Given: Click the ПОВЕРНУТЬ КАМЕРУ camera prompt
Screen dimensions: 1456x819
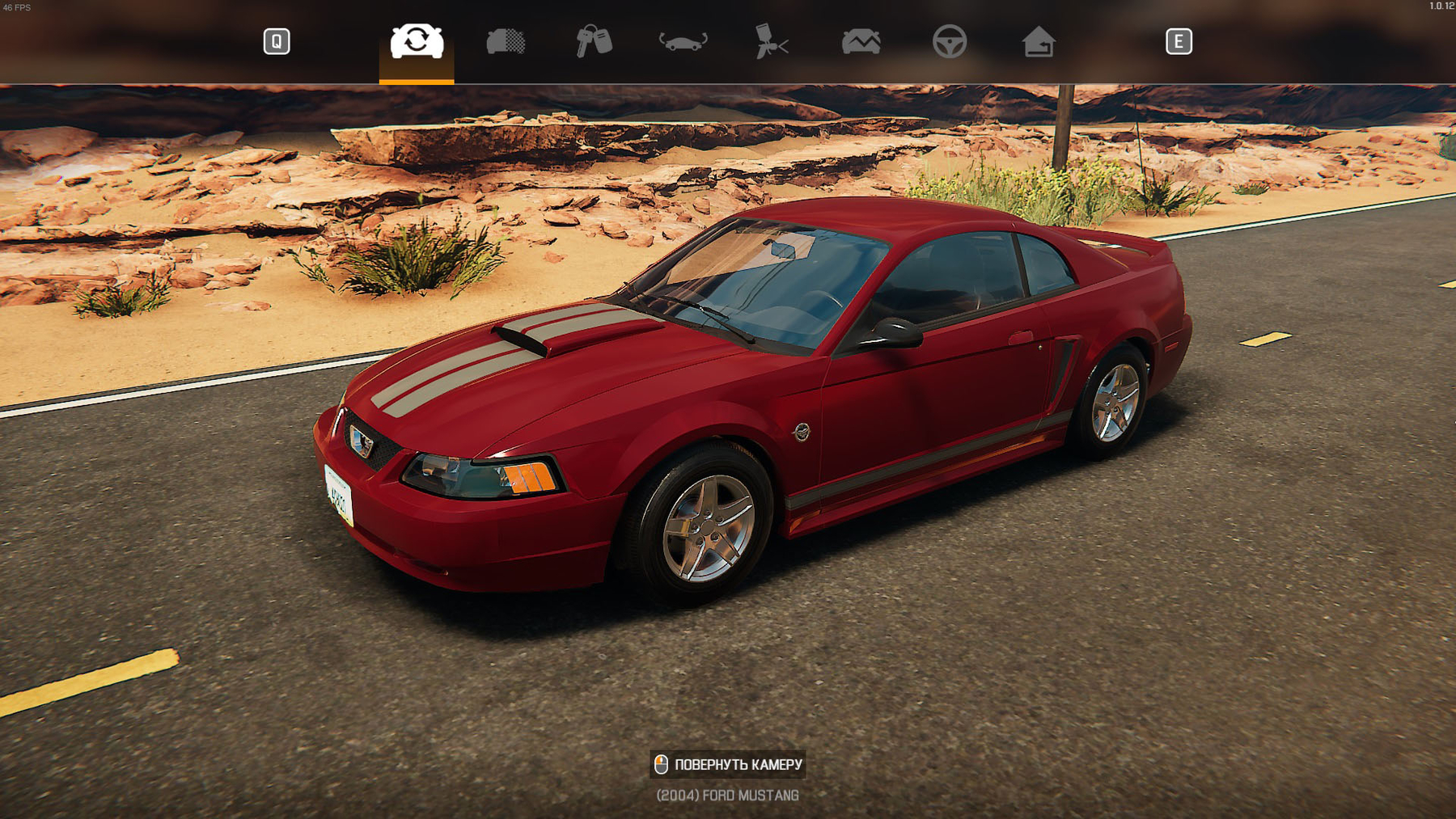Looking at the screenshot, I should (x=740, y=765).
